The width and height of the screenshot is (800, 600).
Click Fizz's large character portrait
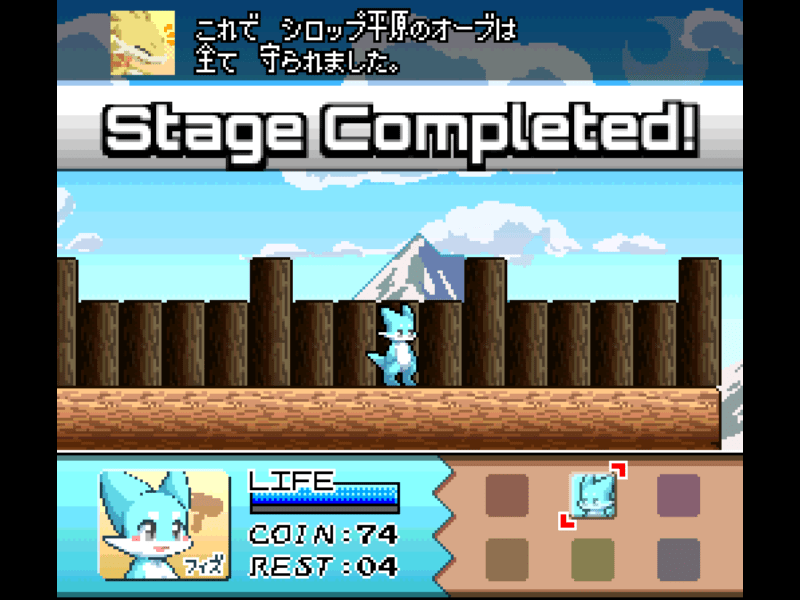[x=164, y=524]
